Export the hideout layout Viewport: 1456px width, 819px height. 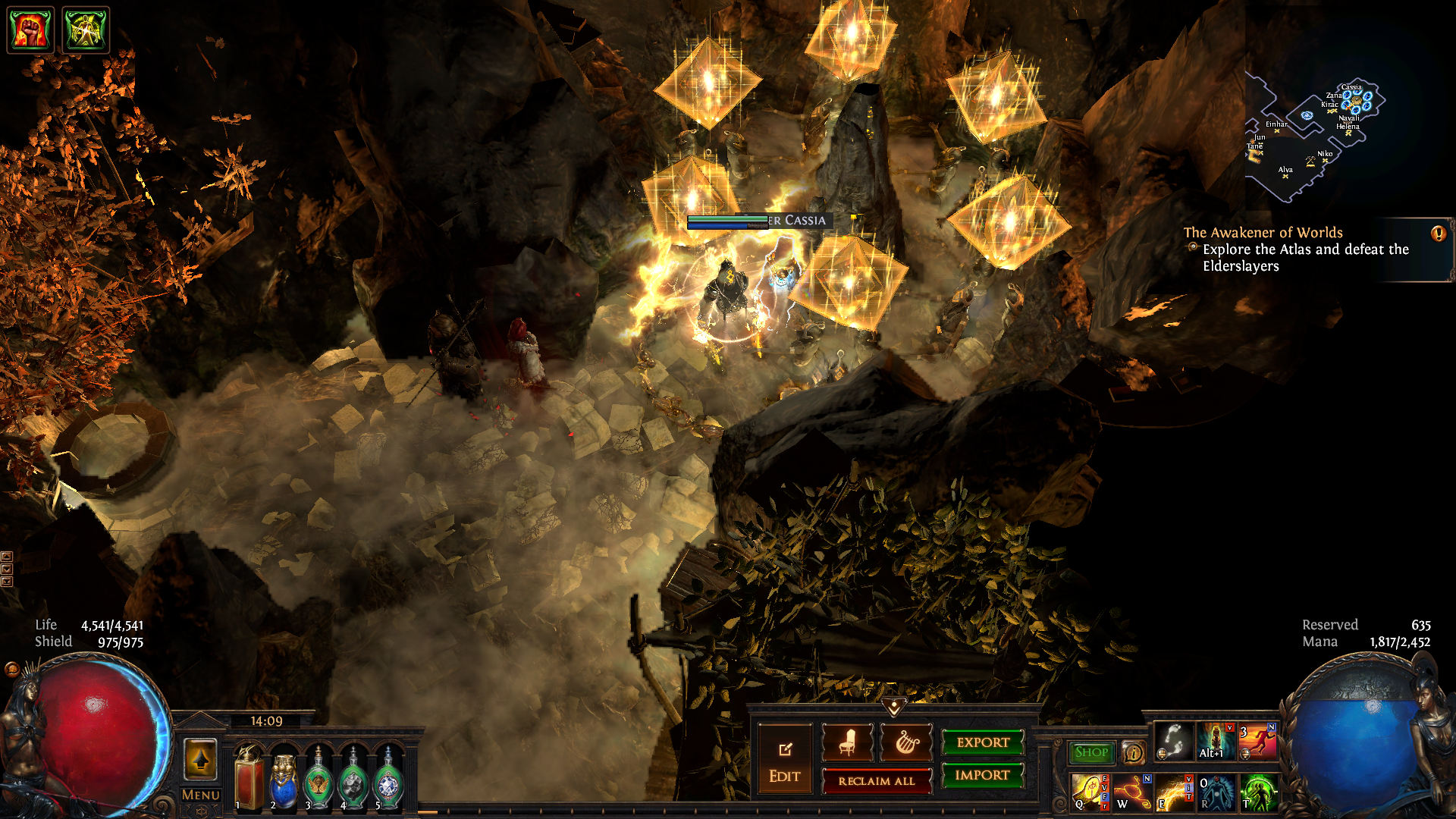point(982,742)
